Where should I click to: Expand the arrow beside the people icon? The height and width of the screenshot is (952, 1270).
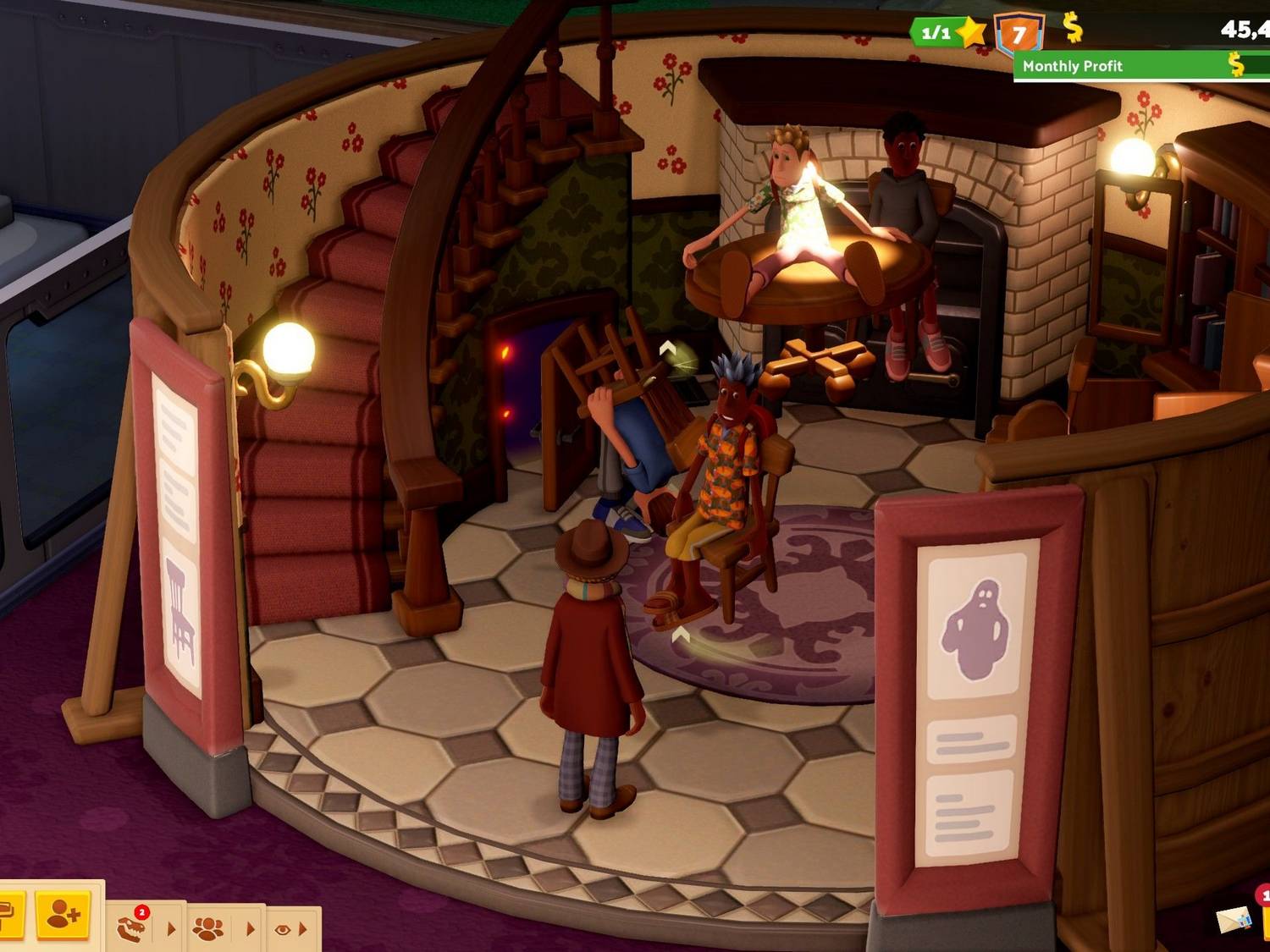[251, 929]
